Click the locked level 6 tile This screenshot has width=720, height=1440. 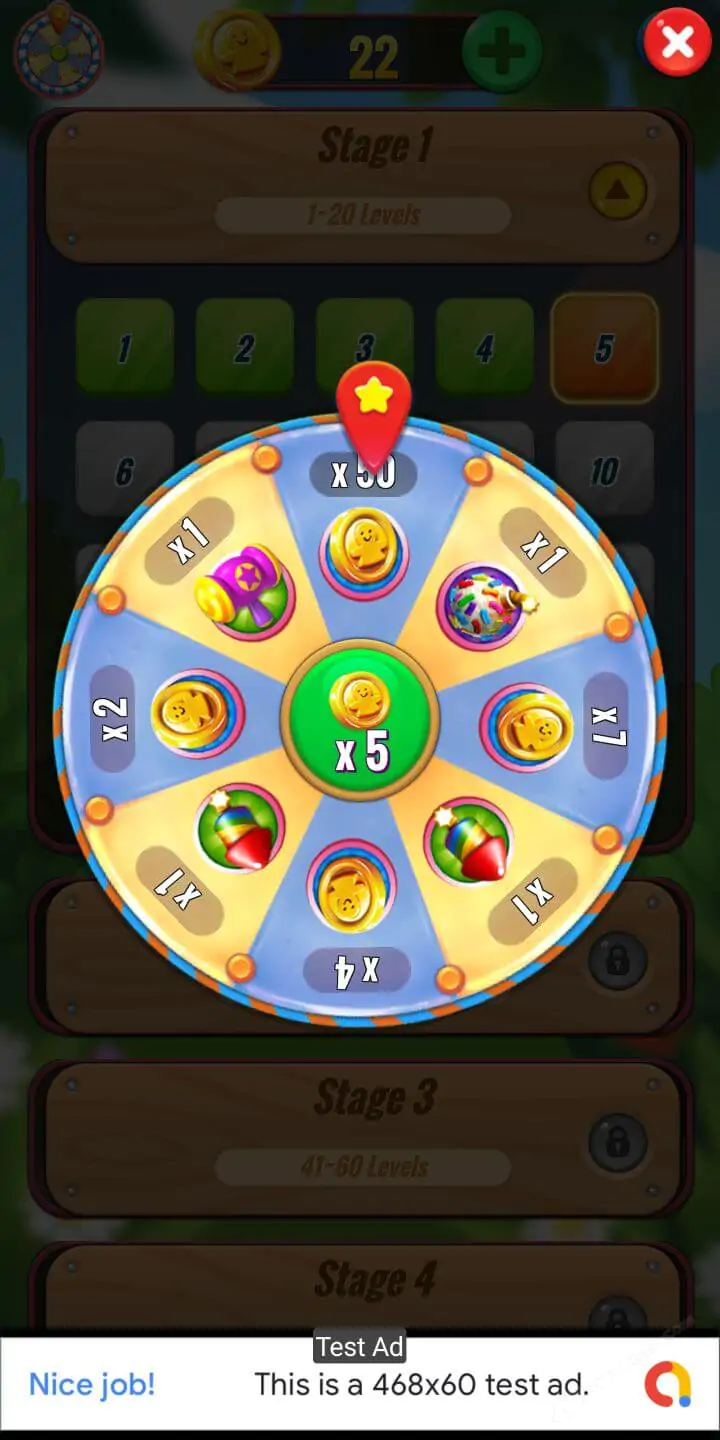124,468
